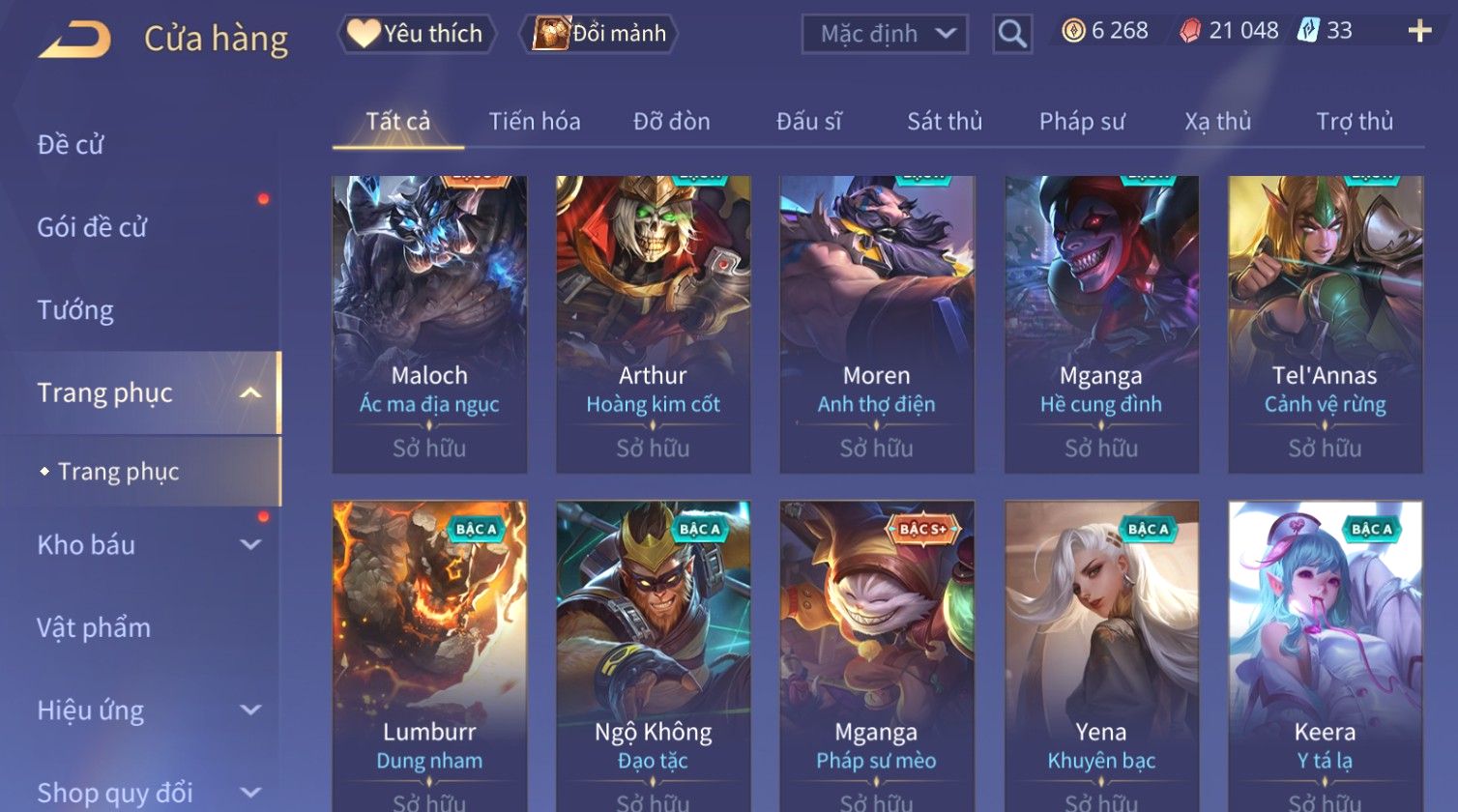Filter by the Pháp sư tab
1458x812 pixels.
coord(1082,122)
